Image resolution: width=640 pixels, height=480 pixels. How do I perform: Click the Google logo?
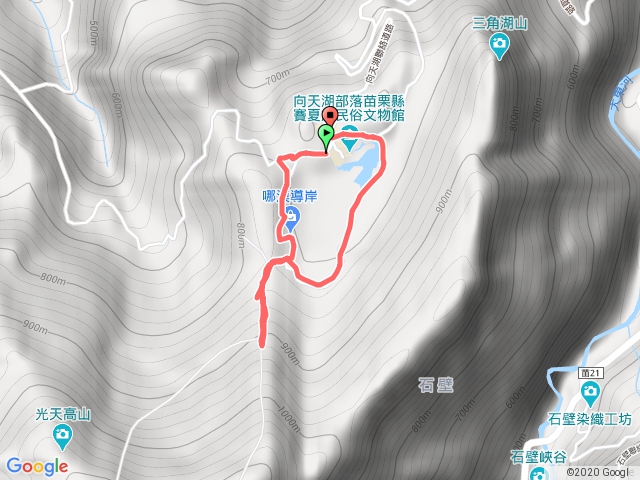pos(36,465)
